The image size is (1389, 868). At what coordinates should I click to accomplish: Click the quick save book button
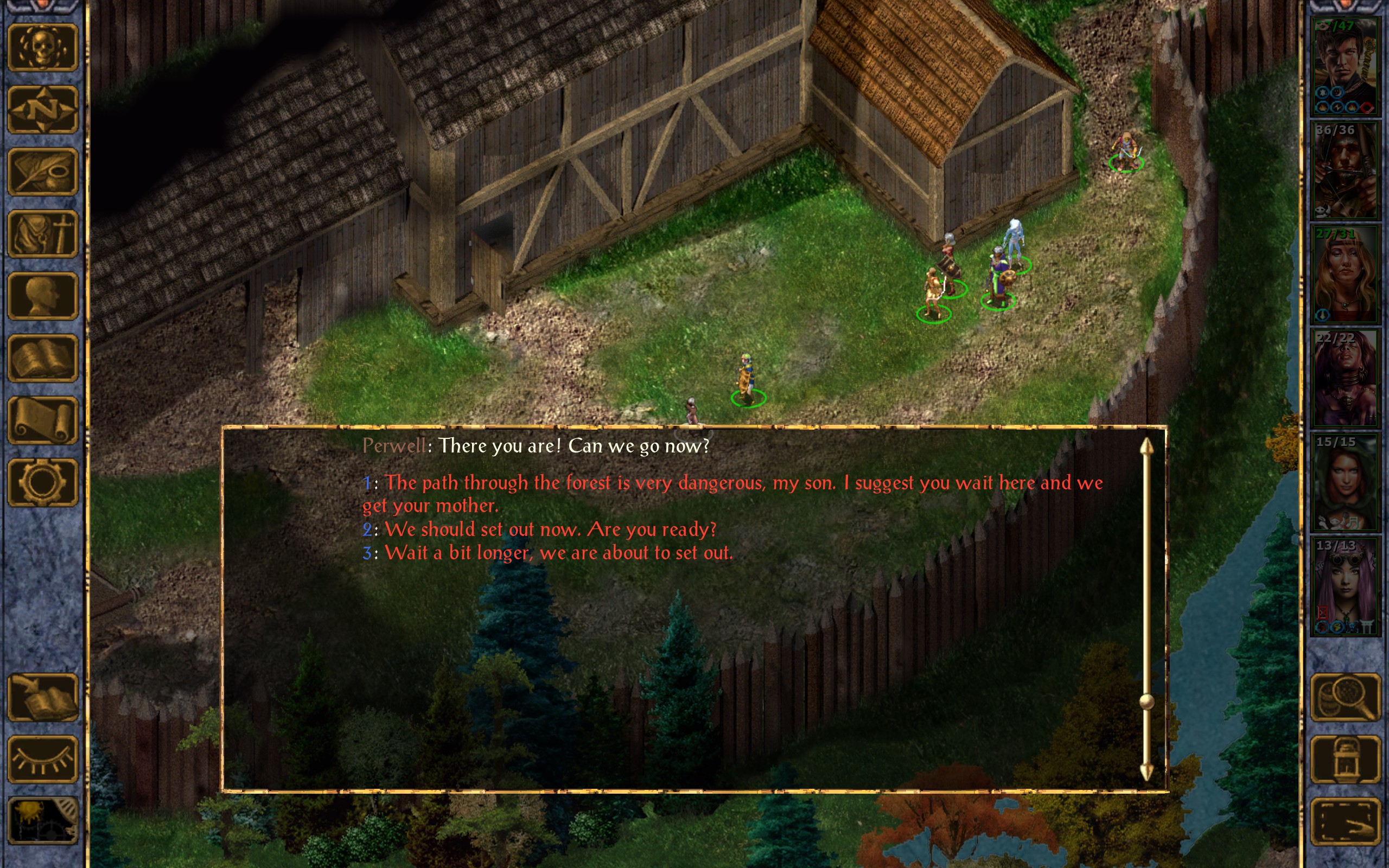[x=42, y=697]
